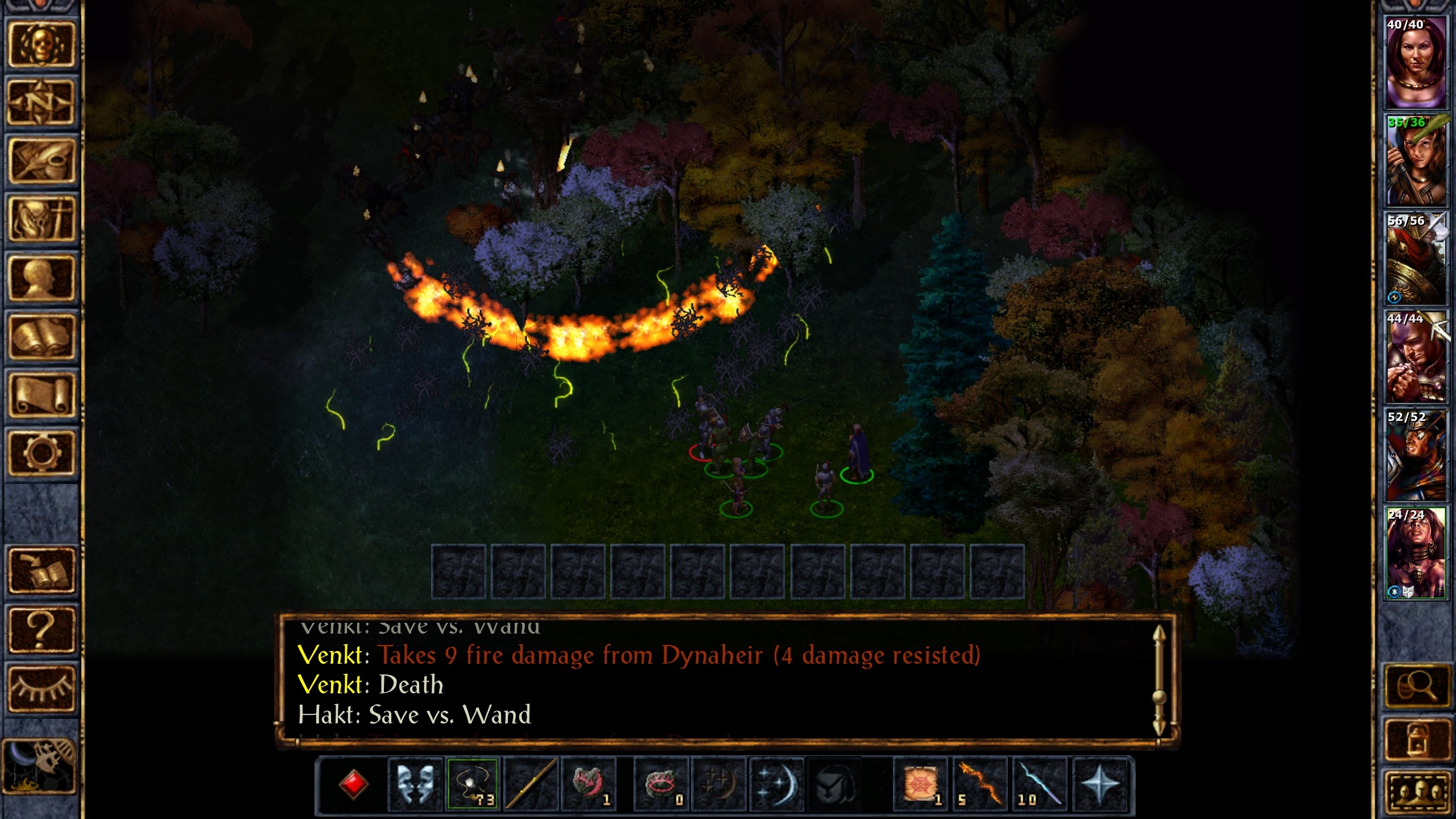Image resolution: width=1456 pixels, height=819 pixels.
Task: Select the bottom portrait with 24/24 health
Action: (x=1415, y=553)
